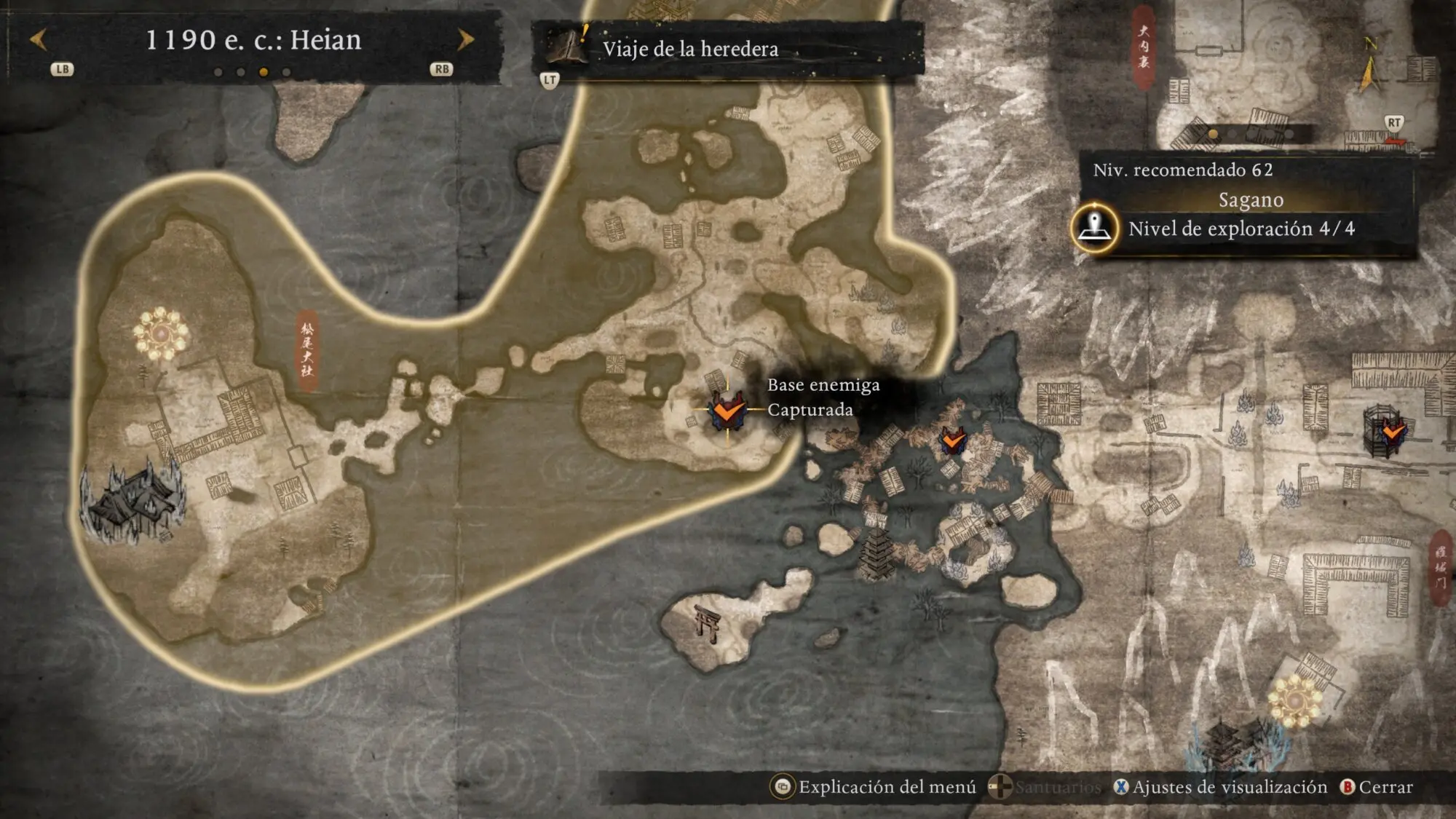The width and height of the screenshot is (1456, 819).
Task: Show the Explicación del menú help
Action: click(x=874, y=787)
